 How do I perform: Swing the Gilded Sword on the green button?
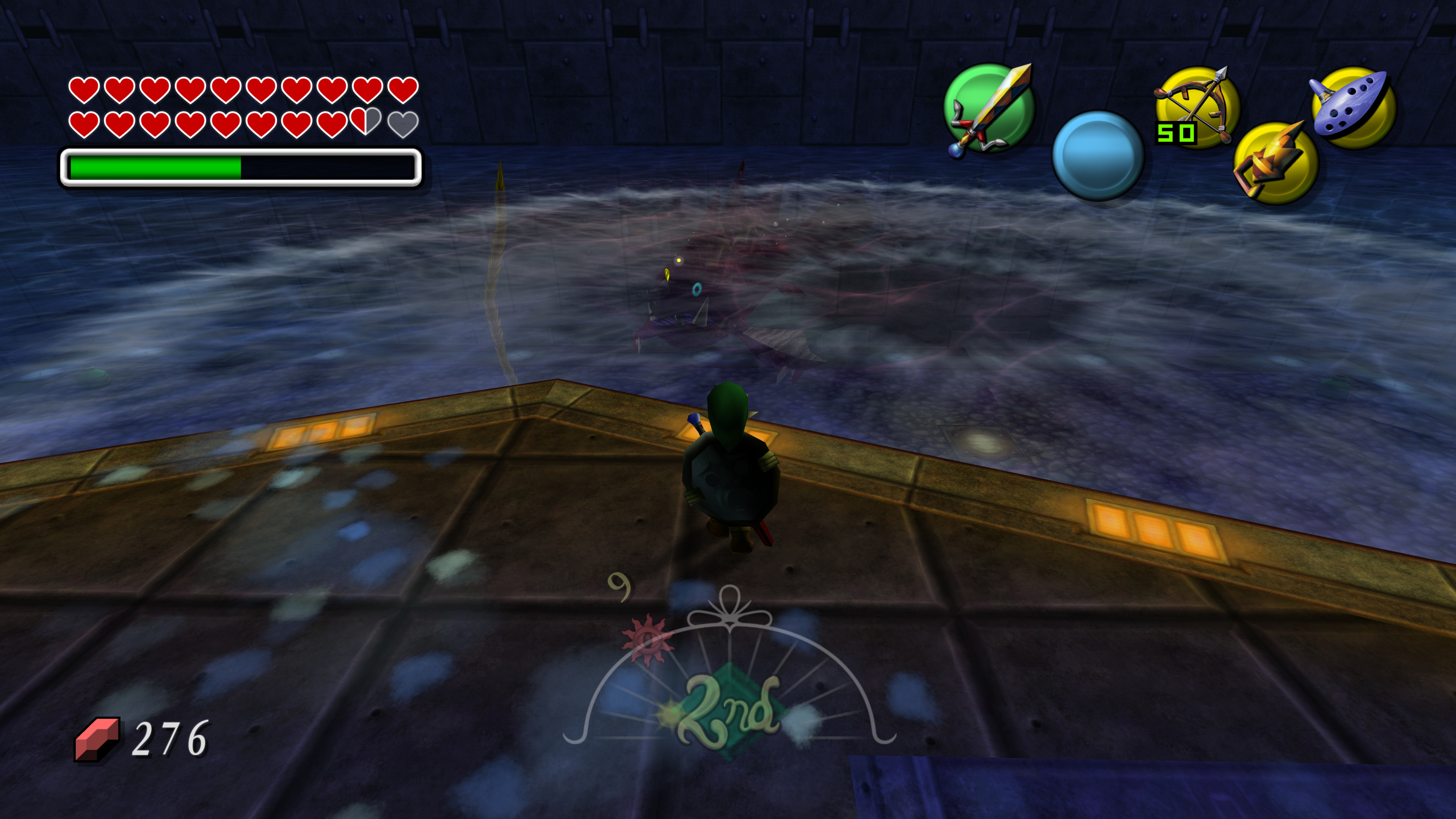coord(989,108)
